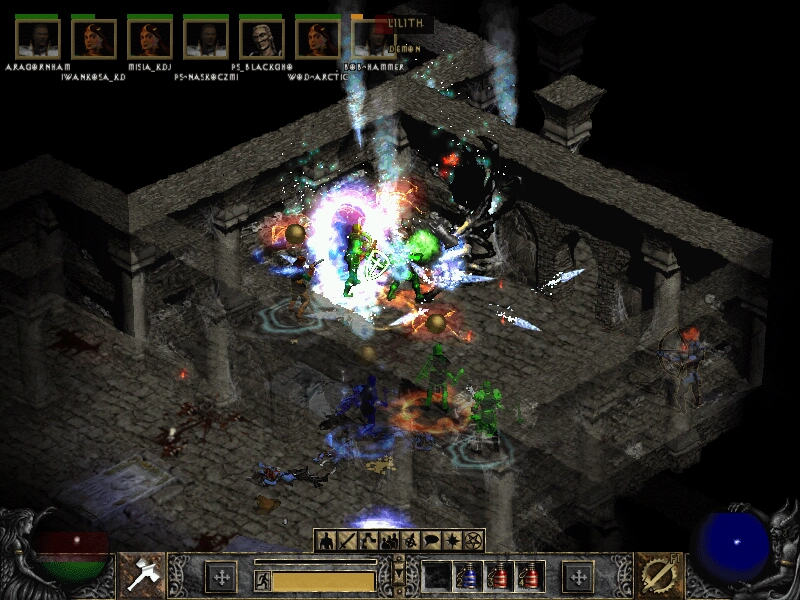Select the left-click hammer skill
The width and height of the screenshot is (800, 600).
tap(141, 576)
